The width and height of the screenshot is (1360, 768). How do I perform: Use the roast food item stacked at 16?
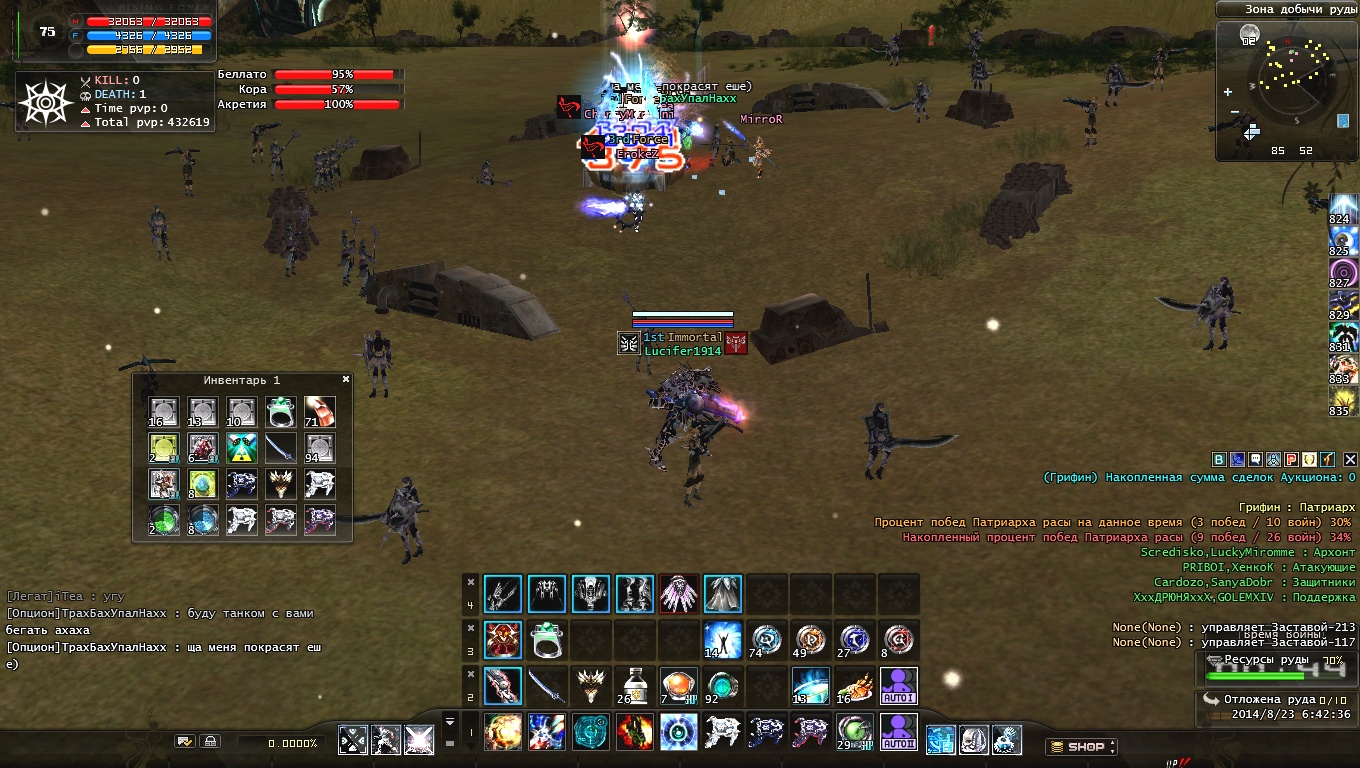pyautogui.click(x=854, y=686)
